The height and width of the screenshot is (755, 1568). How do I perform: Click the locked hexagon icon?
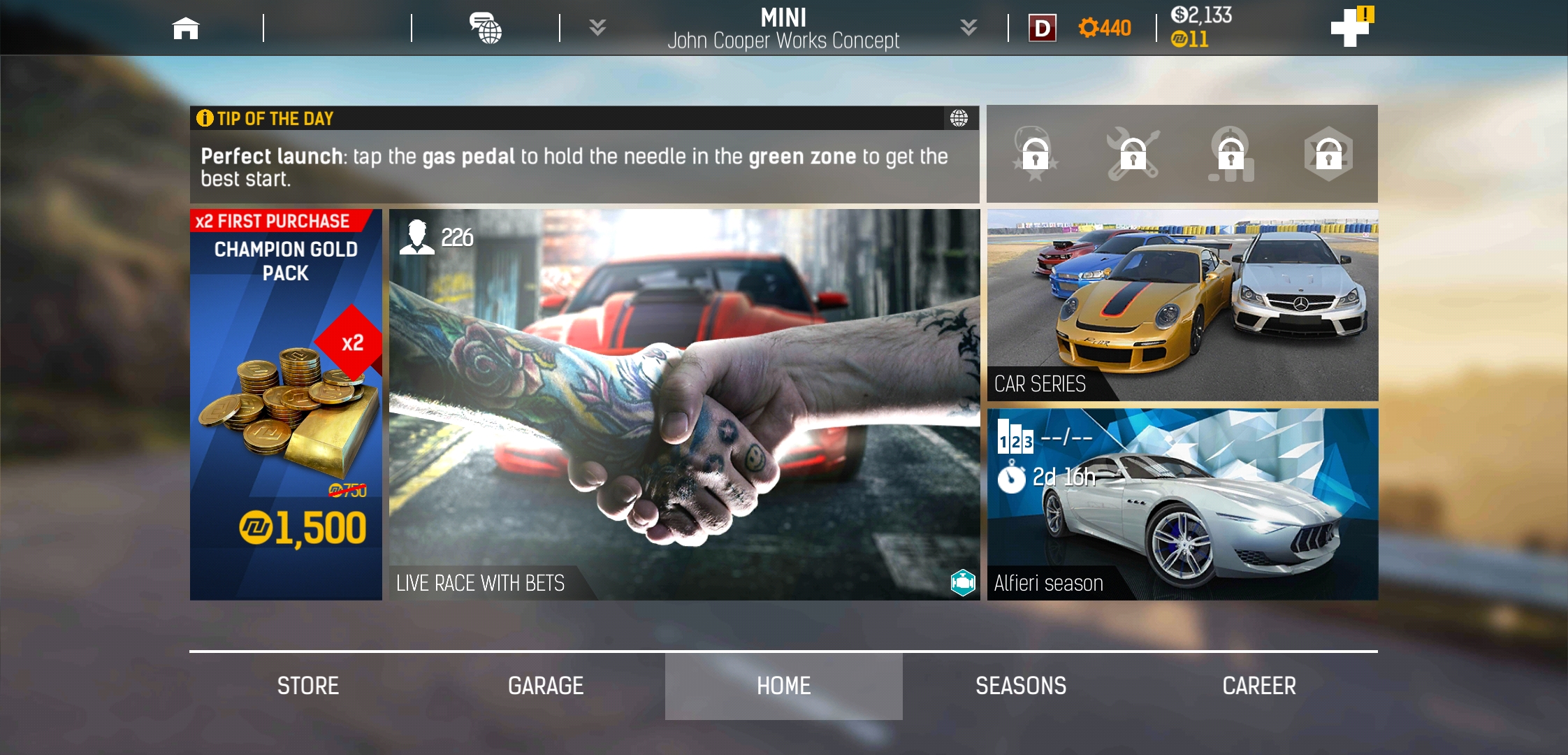(x=1328, y=154)
